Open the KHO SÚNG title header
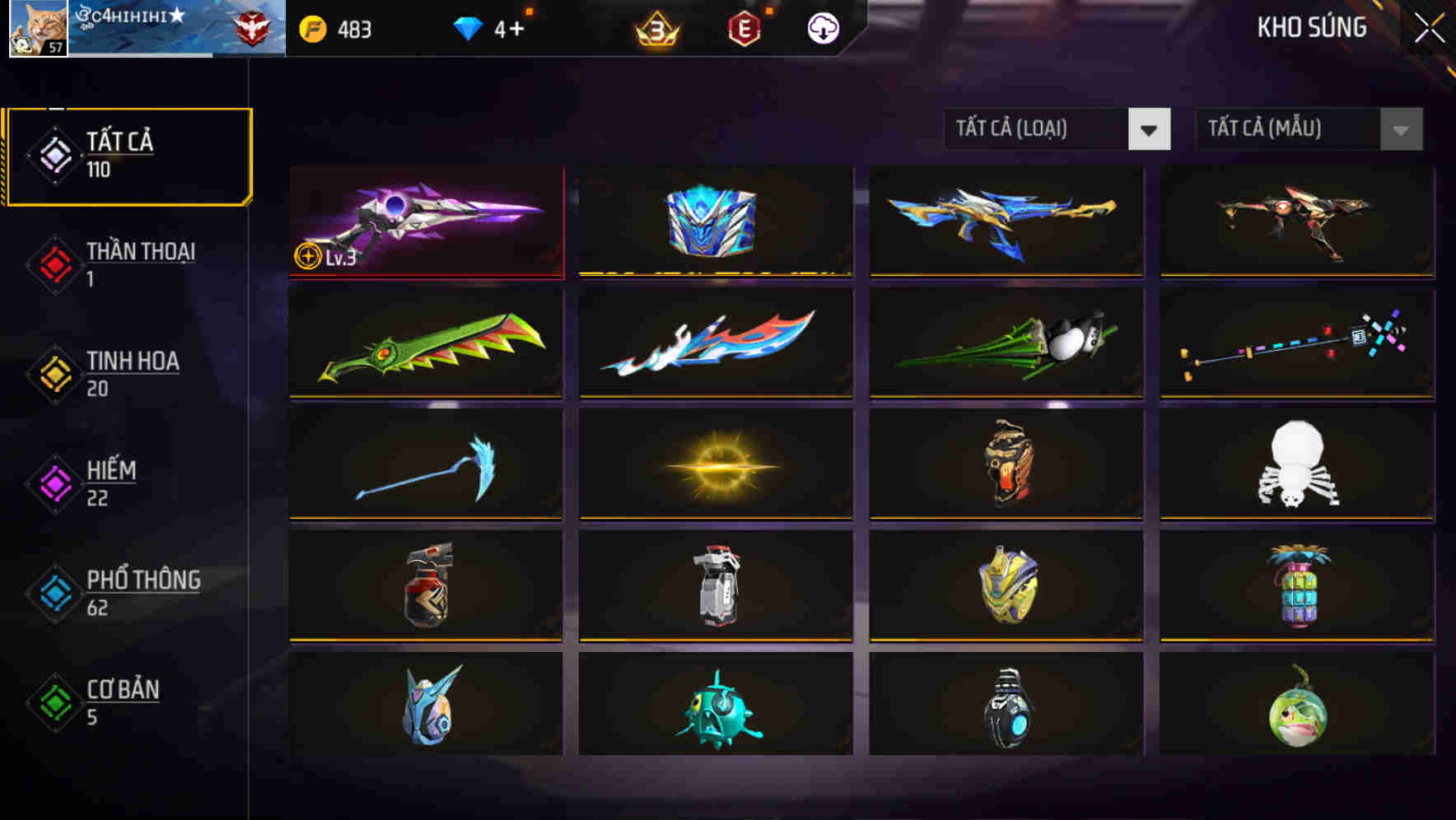This screenshot has width=1456, height=820. pos(1312,27)
